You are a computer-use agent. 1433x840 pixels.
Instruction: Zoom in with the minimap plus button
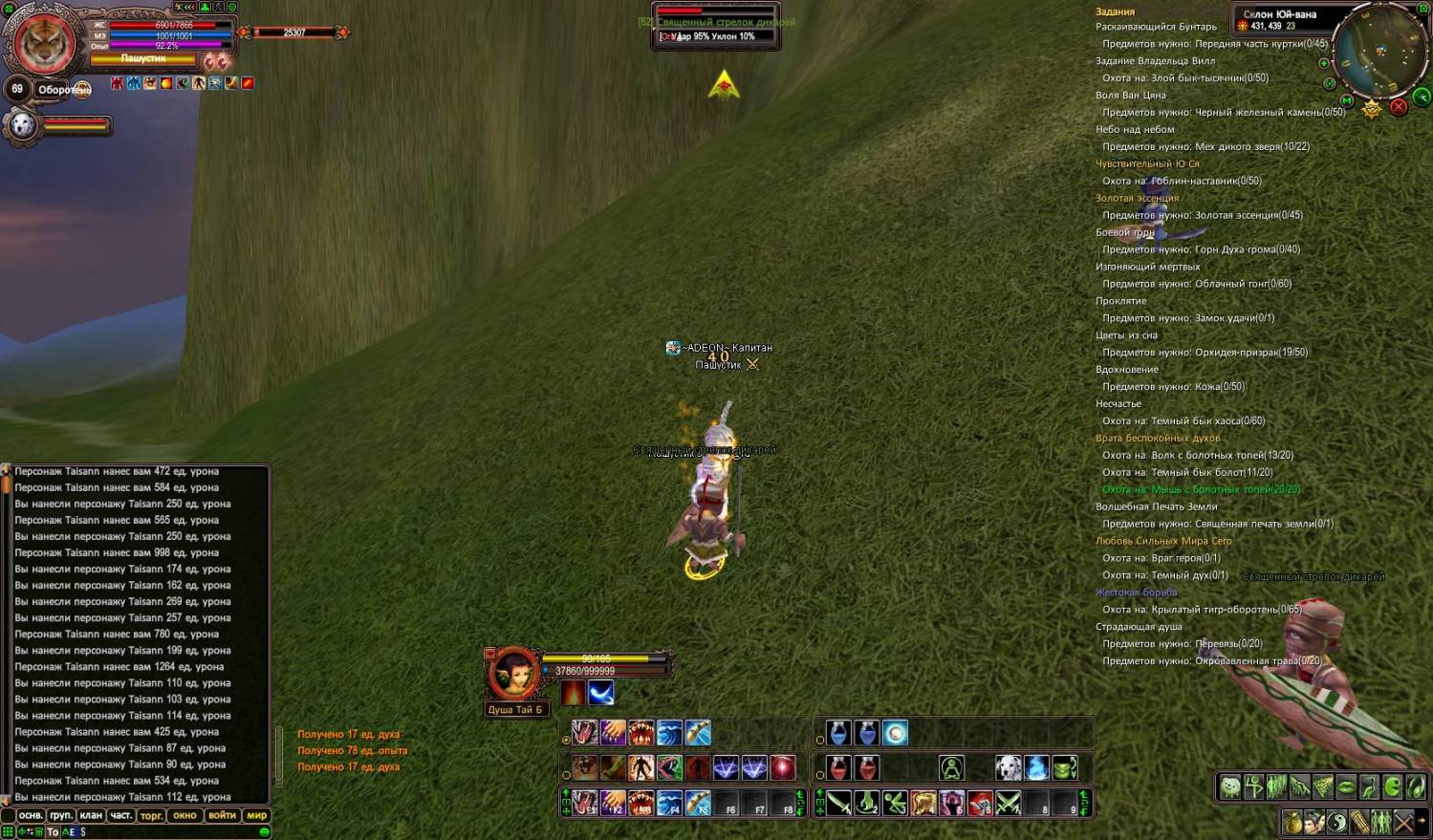pyautogui.click(x=1324, y=63)
